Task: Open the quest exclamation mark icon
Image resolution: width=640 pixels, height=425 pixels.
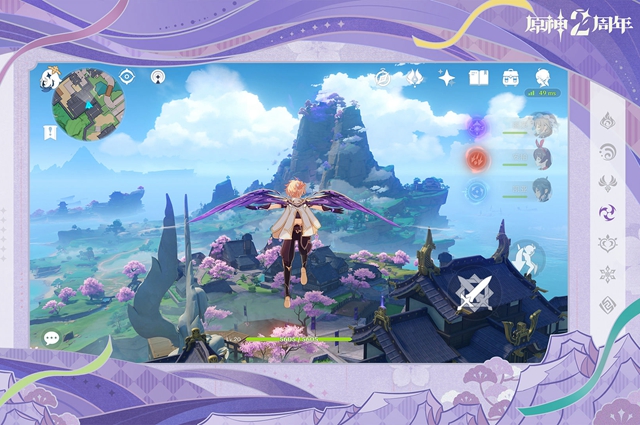Action: pos(49,132)
